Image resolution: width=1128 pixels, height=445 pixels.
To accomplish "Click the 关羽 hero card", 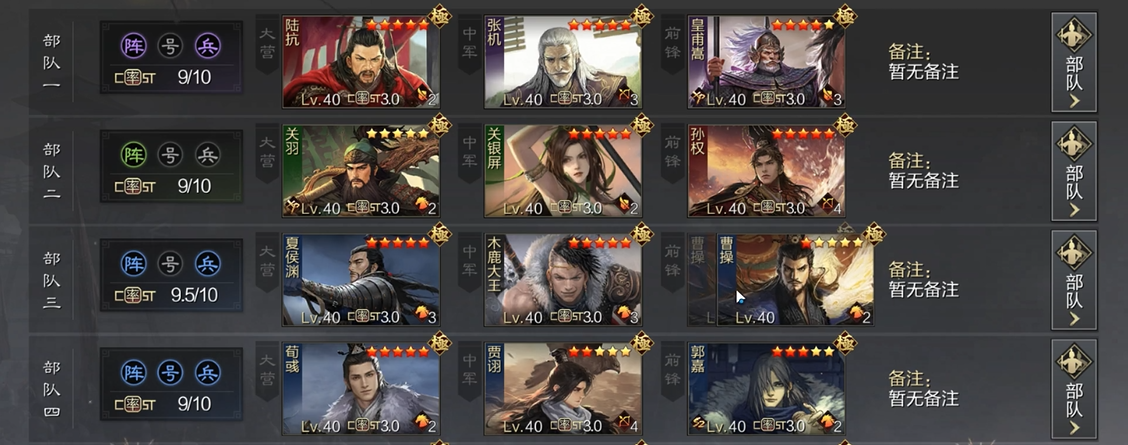I will point(361,171).
